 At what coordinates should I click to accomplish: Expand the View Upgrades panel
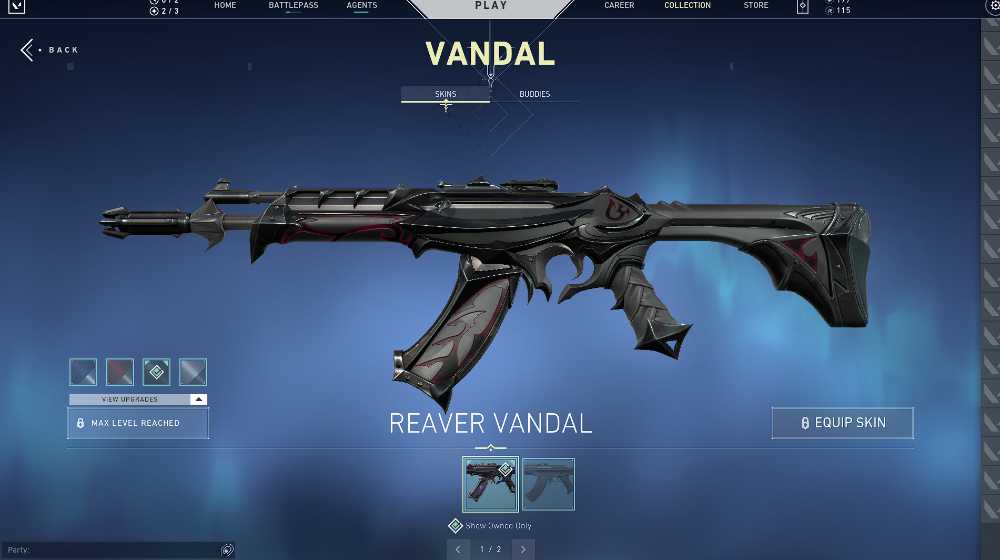tap(138, 399)
